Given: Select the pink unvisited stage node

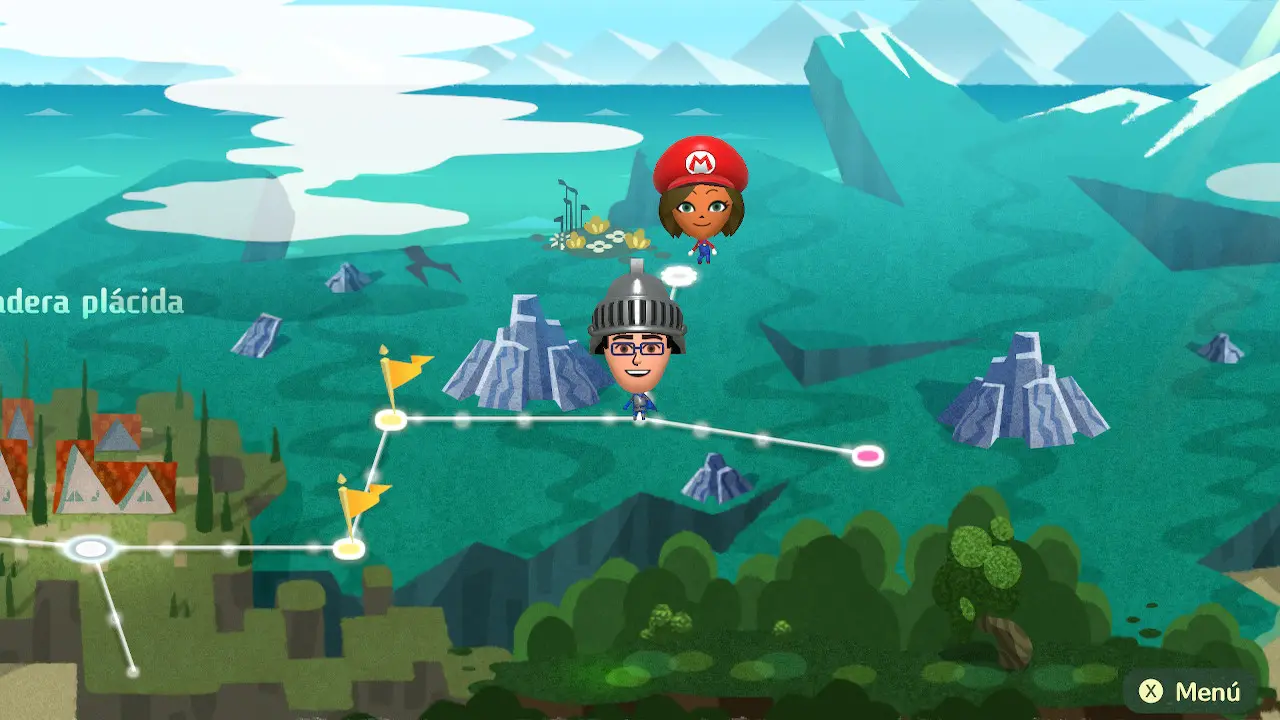Looking at the screenshot, I should [x=868, y=456].
